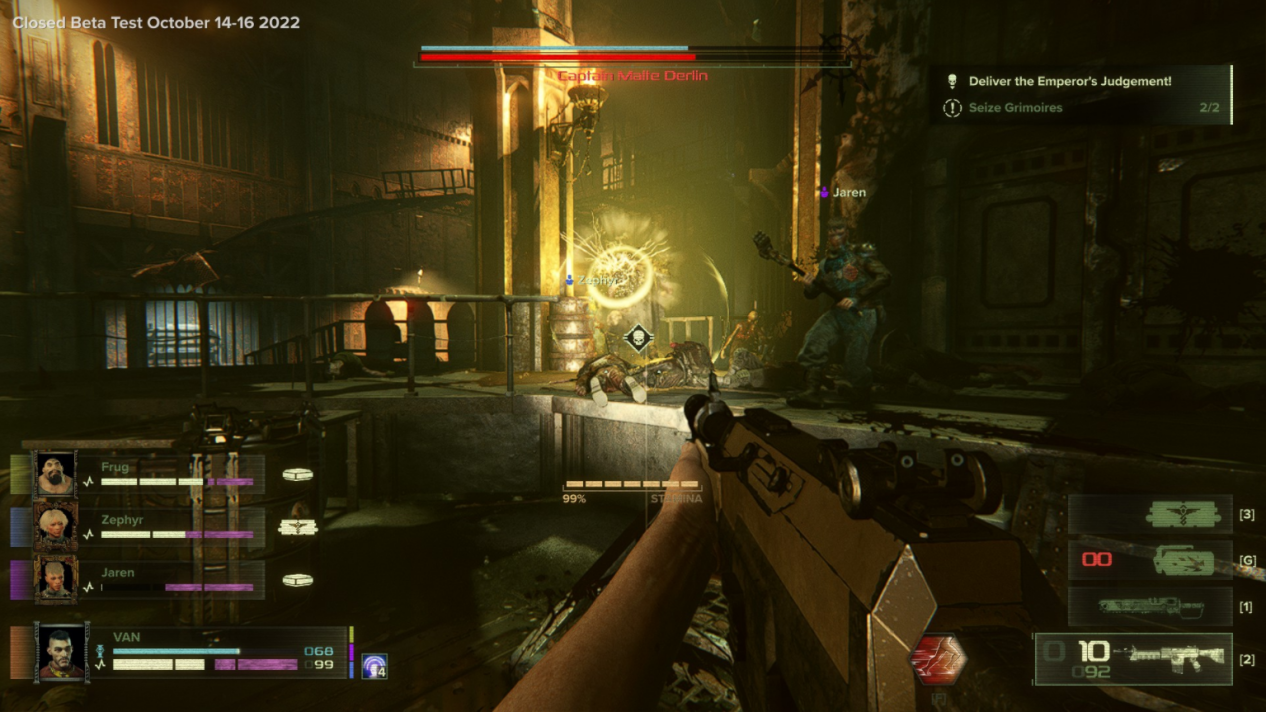This screenshot has width=1266, height=712.
Task: Select the Seize Grimoires objective entry
Action: [1015, 108]
